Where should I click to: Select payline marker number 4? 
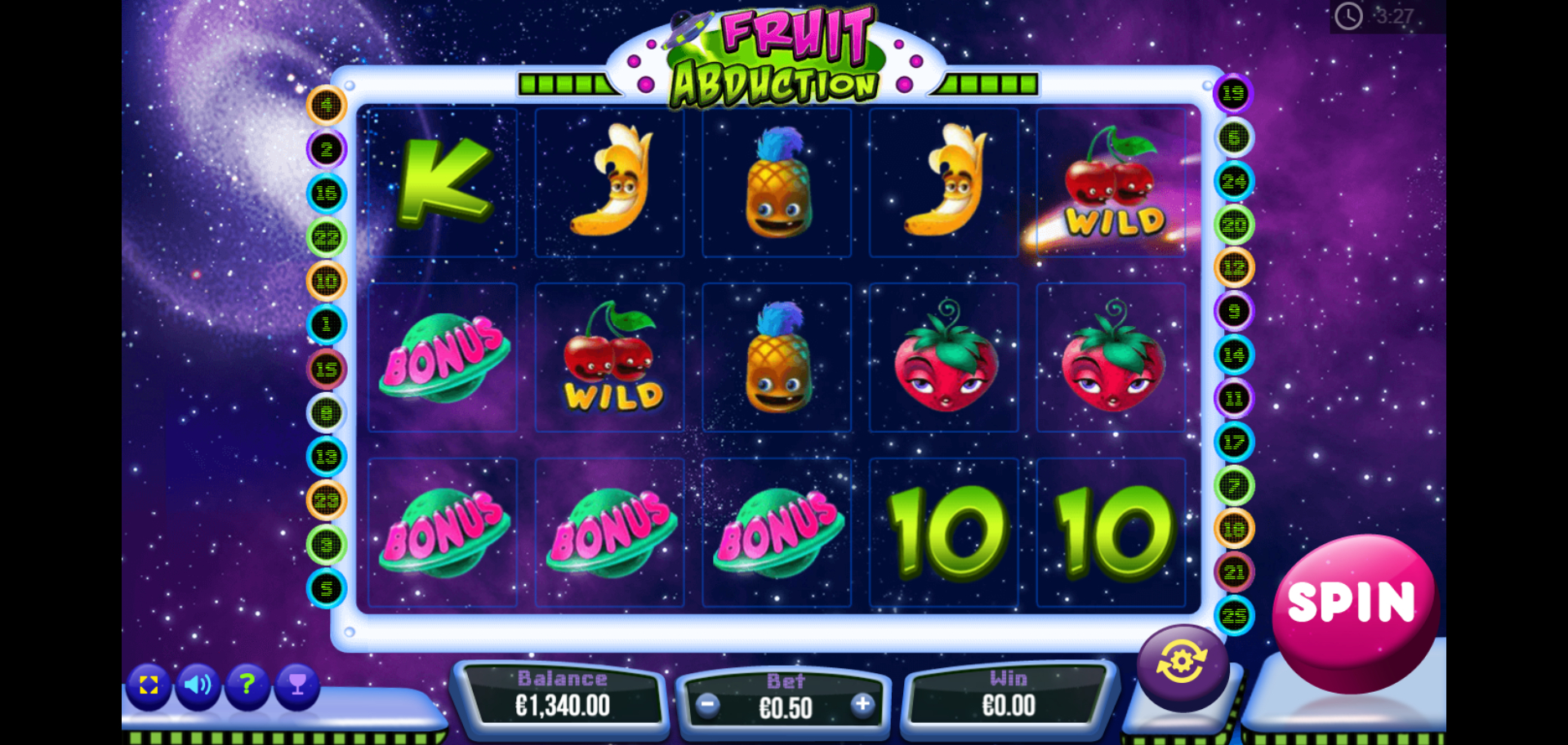tap(327, 105)
